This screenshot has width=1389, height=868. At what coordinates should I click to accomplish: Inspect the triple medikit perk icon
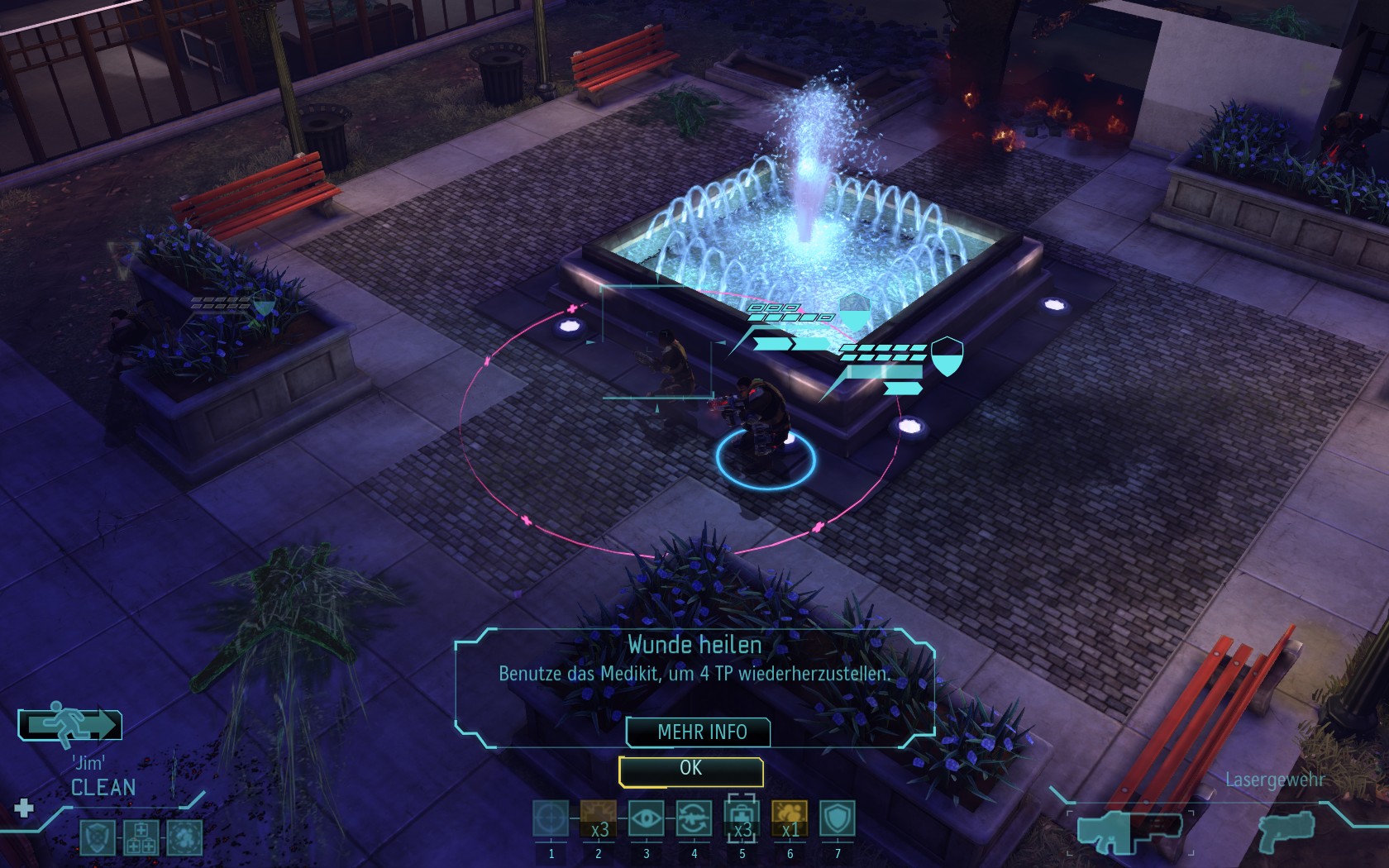(141, 838)
